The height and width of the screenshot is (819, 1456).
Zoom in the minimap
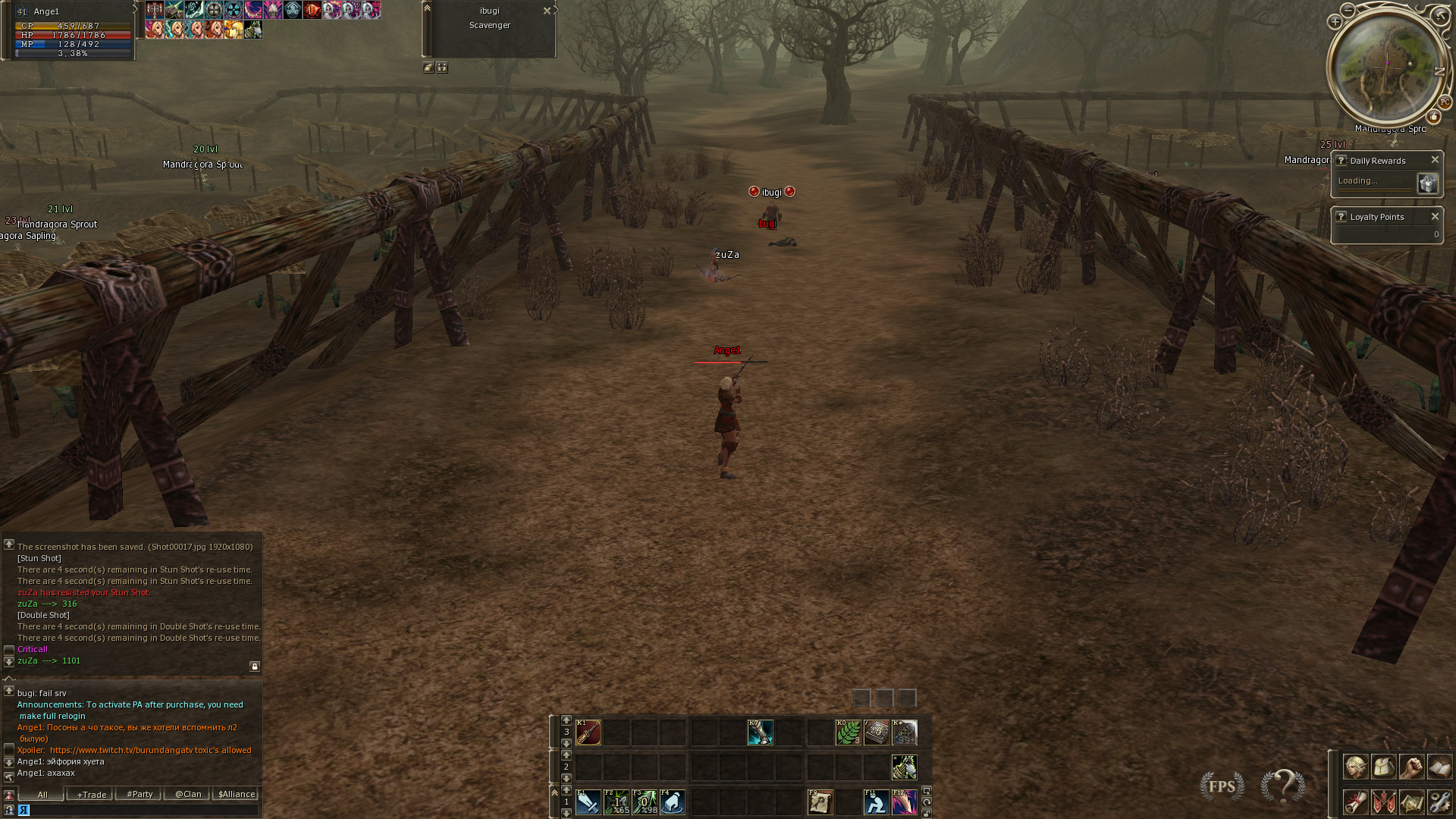click(1335, 22)
